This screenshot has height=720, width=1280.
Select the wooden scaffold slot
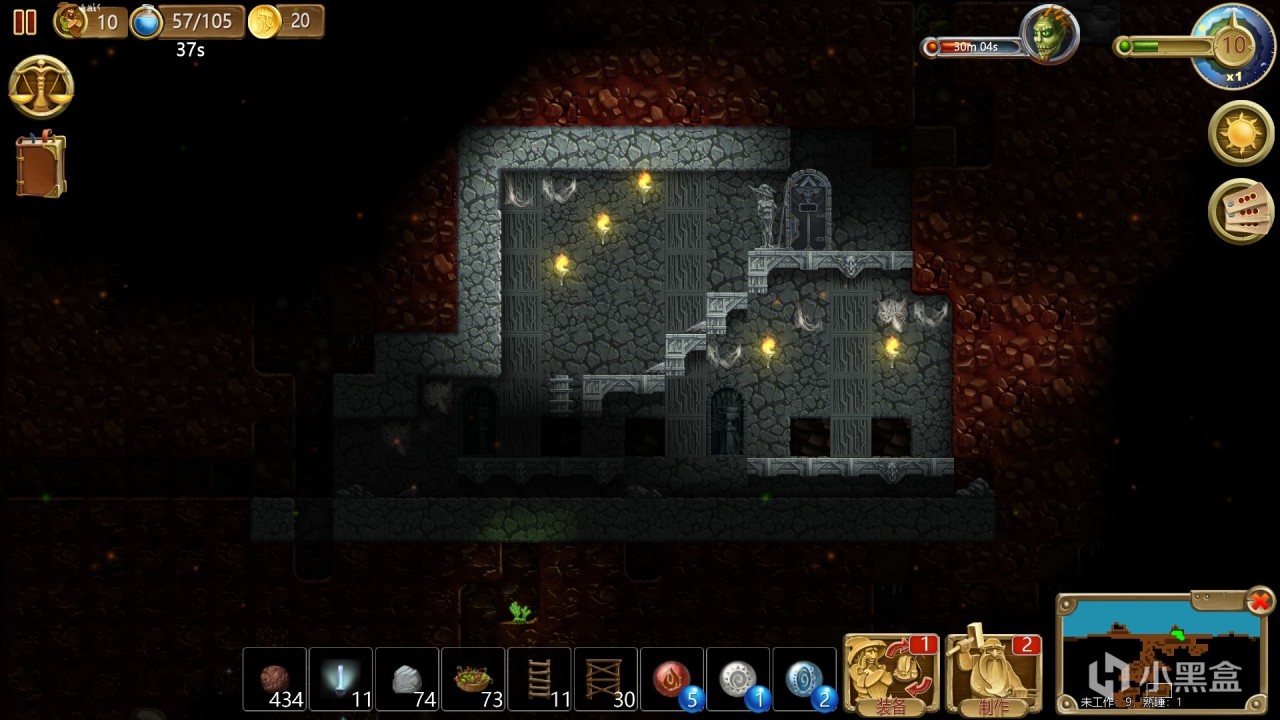point(605,679)
